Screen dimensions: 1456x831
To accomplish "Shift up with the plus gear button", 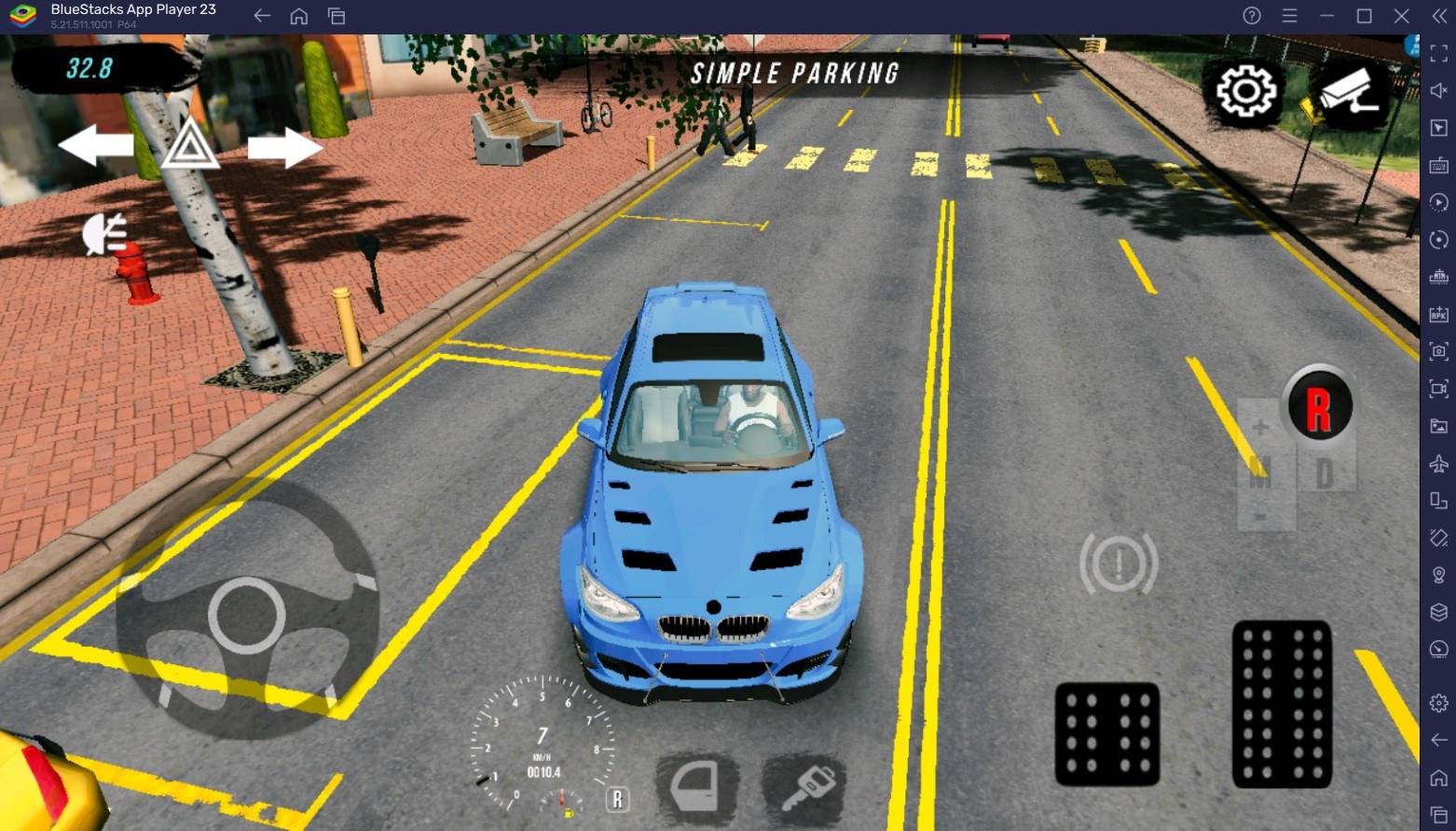I will (x=1260, y=428).
